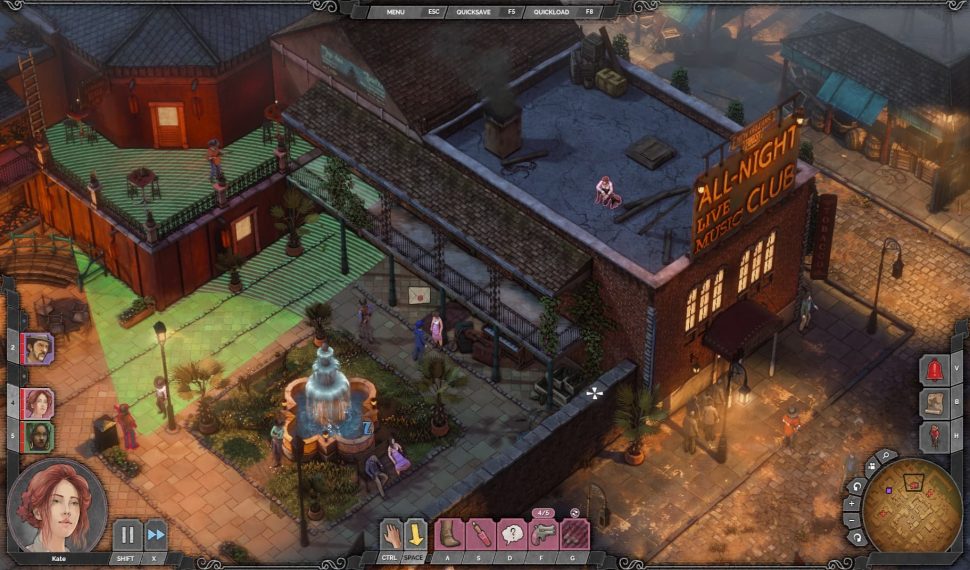Select the bearded man with hat portrait
Screen dimensions: 970x570
[38, 349]
